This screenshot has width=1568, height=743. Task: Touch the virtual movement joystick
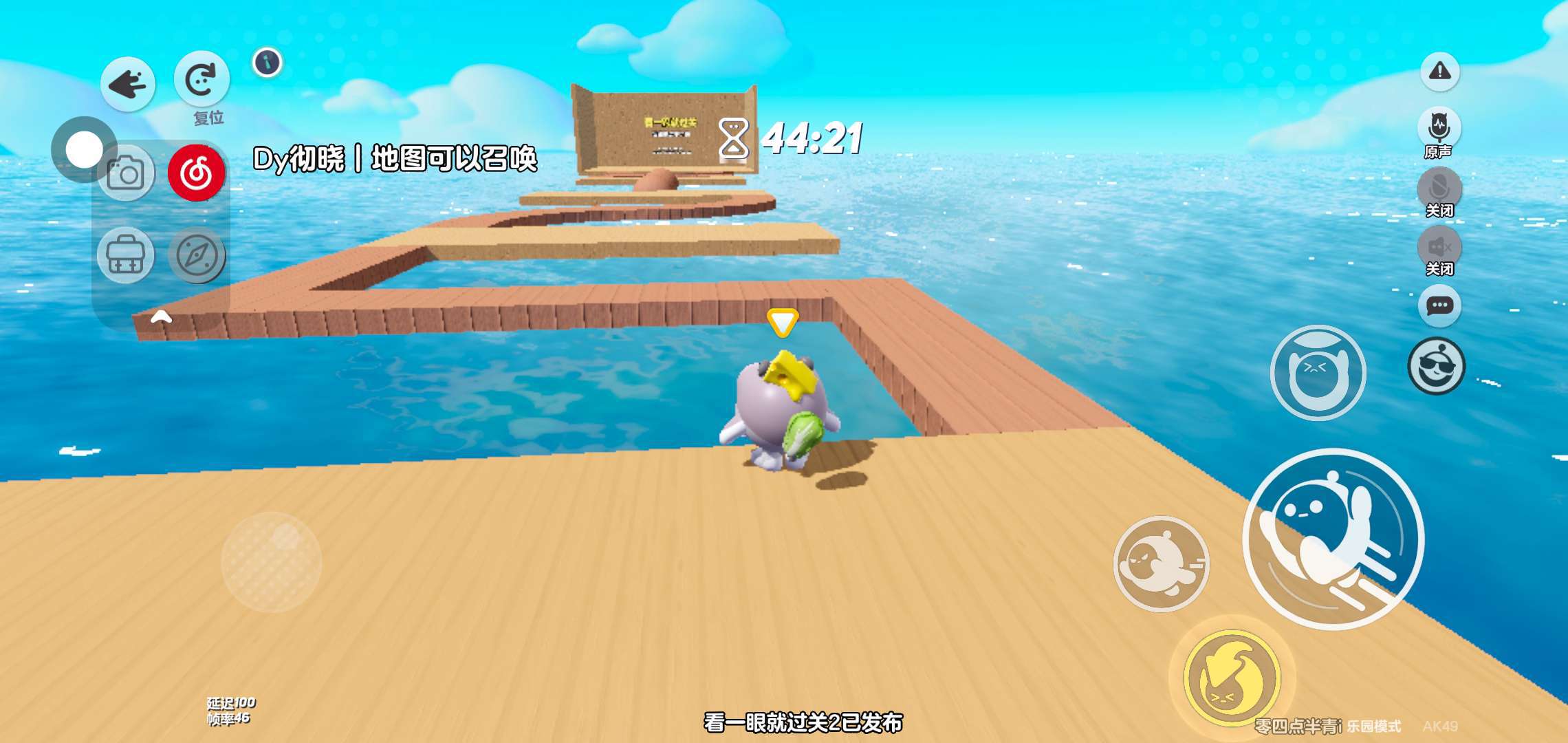click(x=272, y=562)
